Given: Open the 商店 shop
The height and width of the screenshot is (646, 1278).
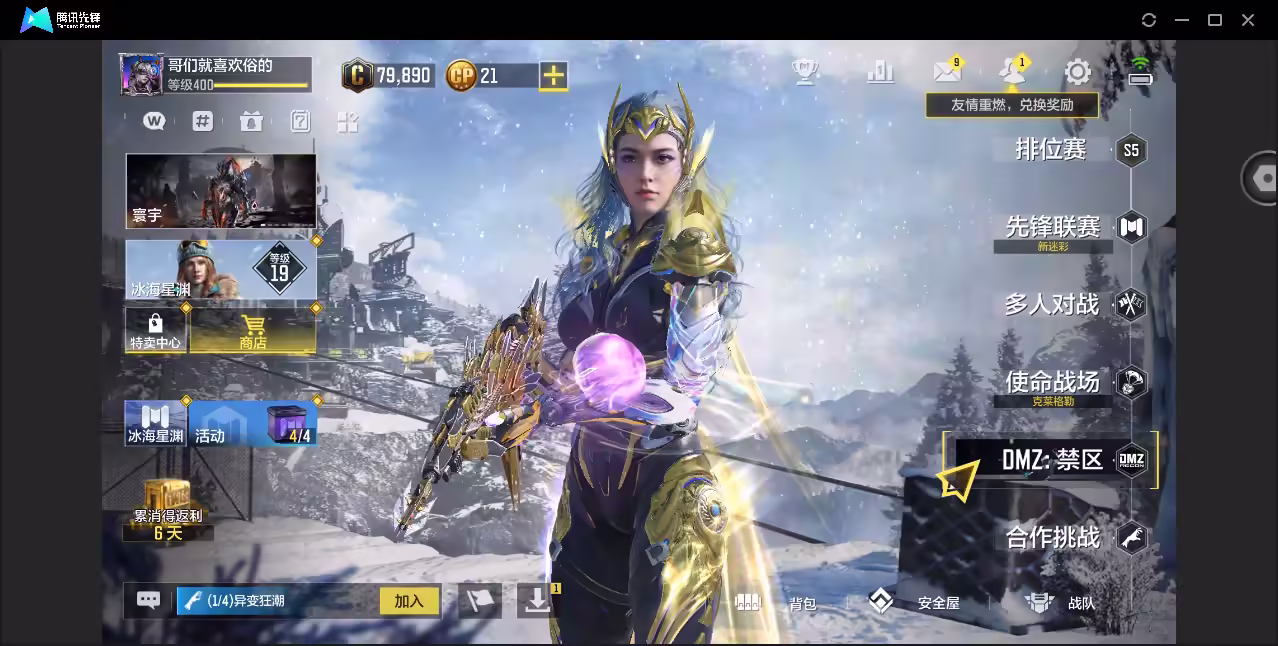Looking at the screenshot, I should click(253, 330).
